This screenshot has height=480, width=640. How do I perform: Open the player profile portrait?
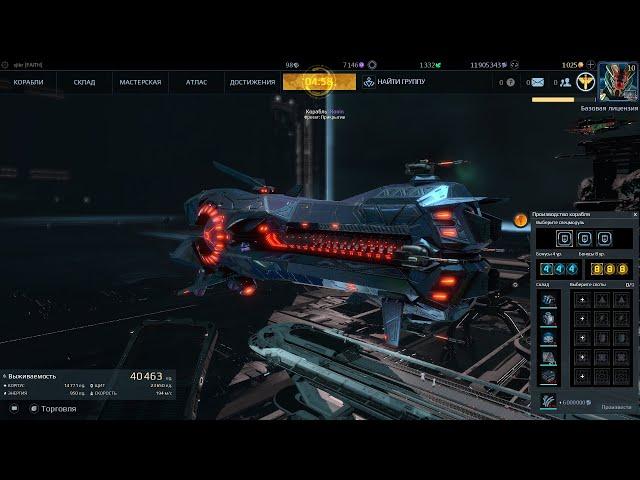[x=616, y=82]
